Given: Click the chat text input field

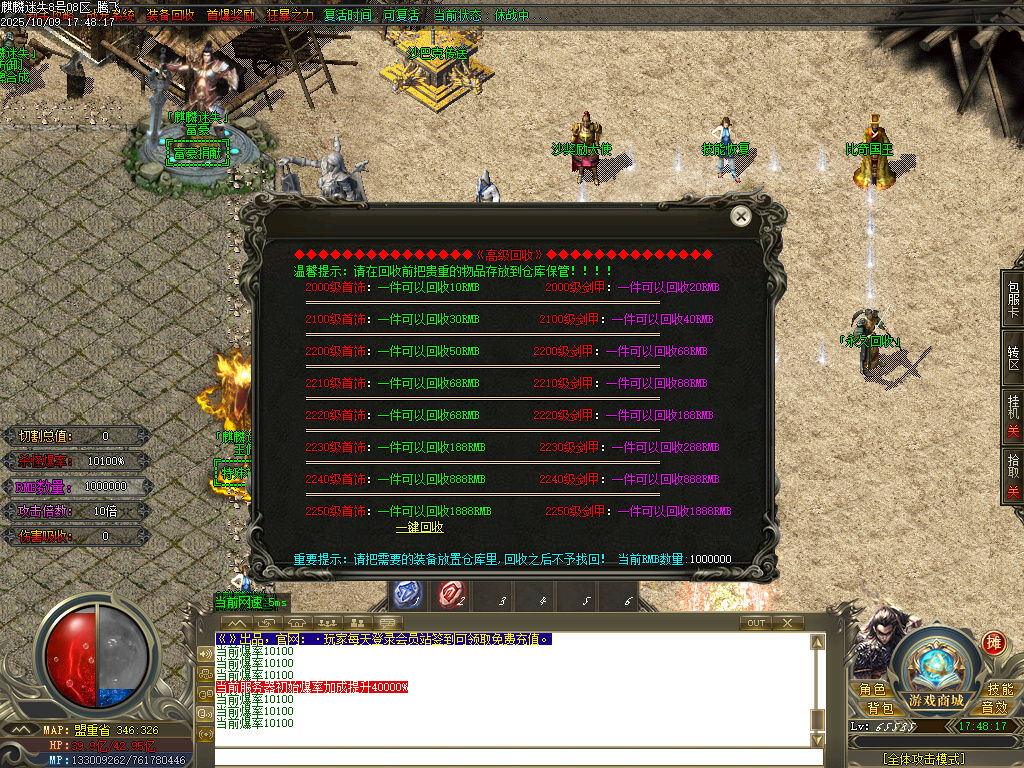Looking at the screenshot, I should (510, 757).
